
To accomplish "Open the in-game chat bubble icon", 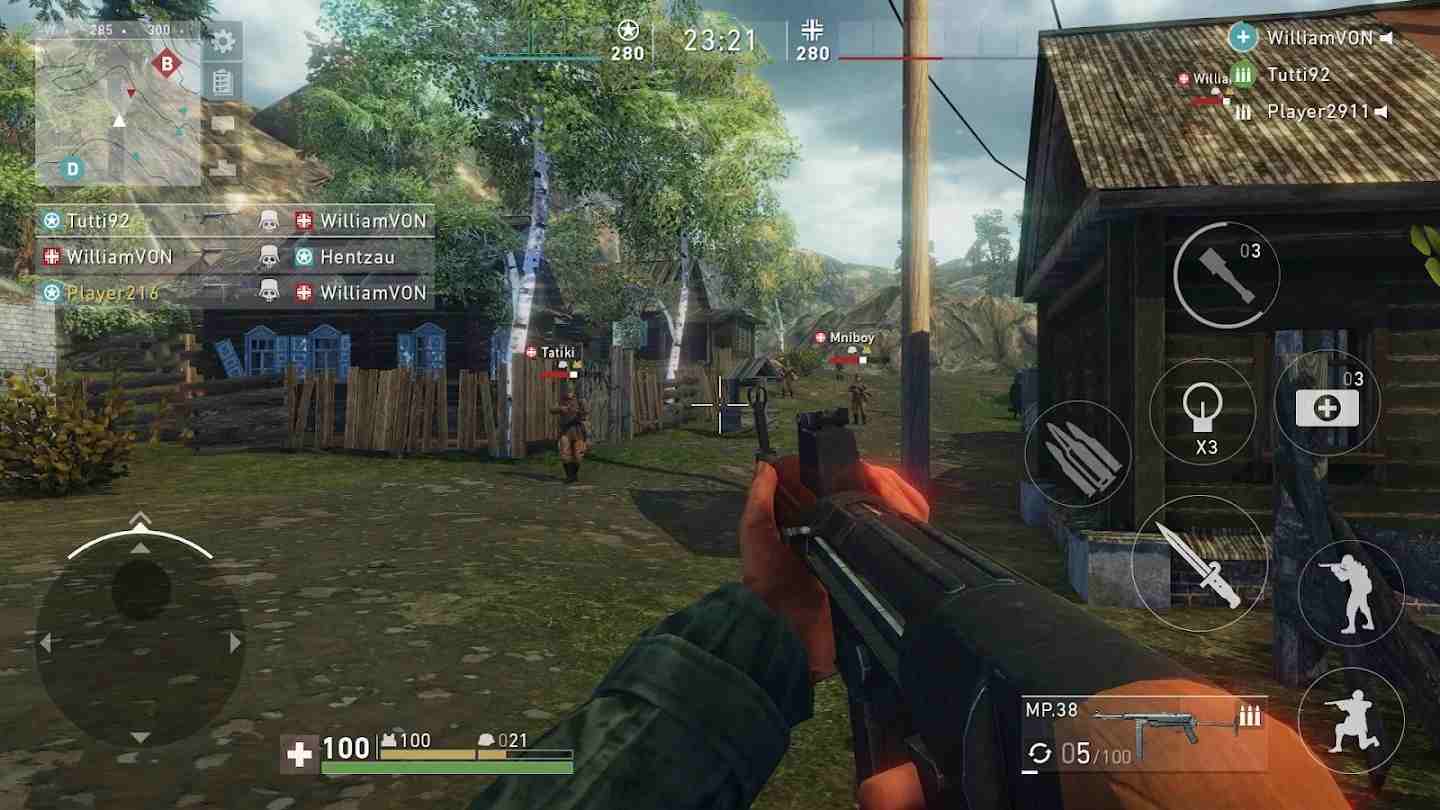I will 222,121.
